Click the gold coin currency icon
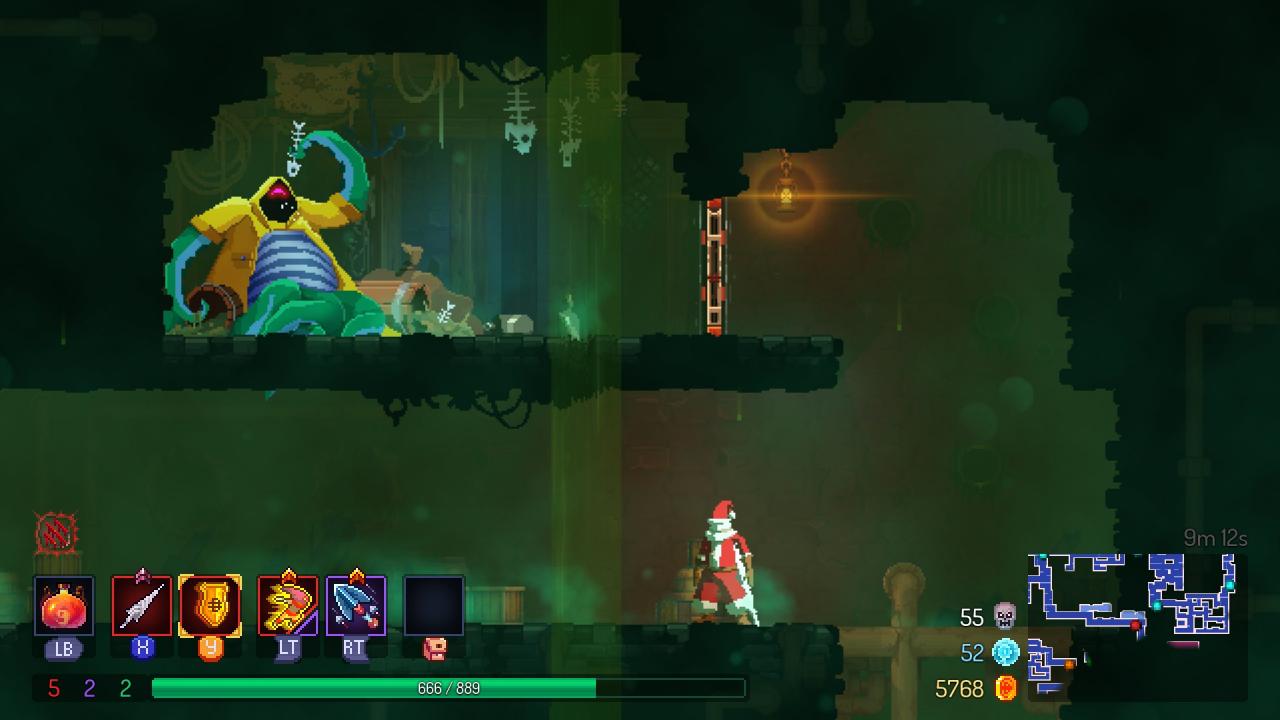Viewport: 1280px width, 720px height. [1005, 689]
